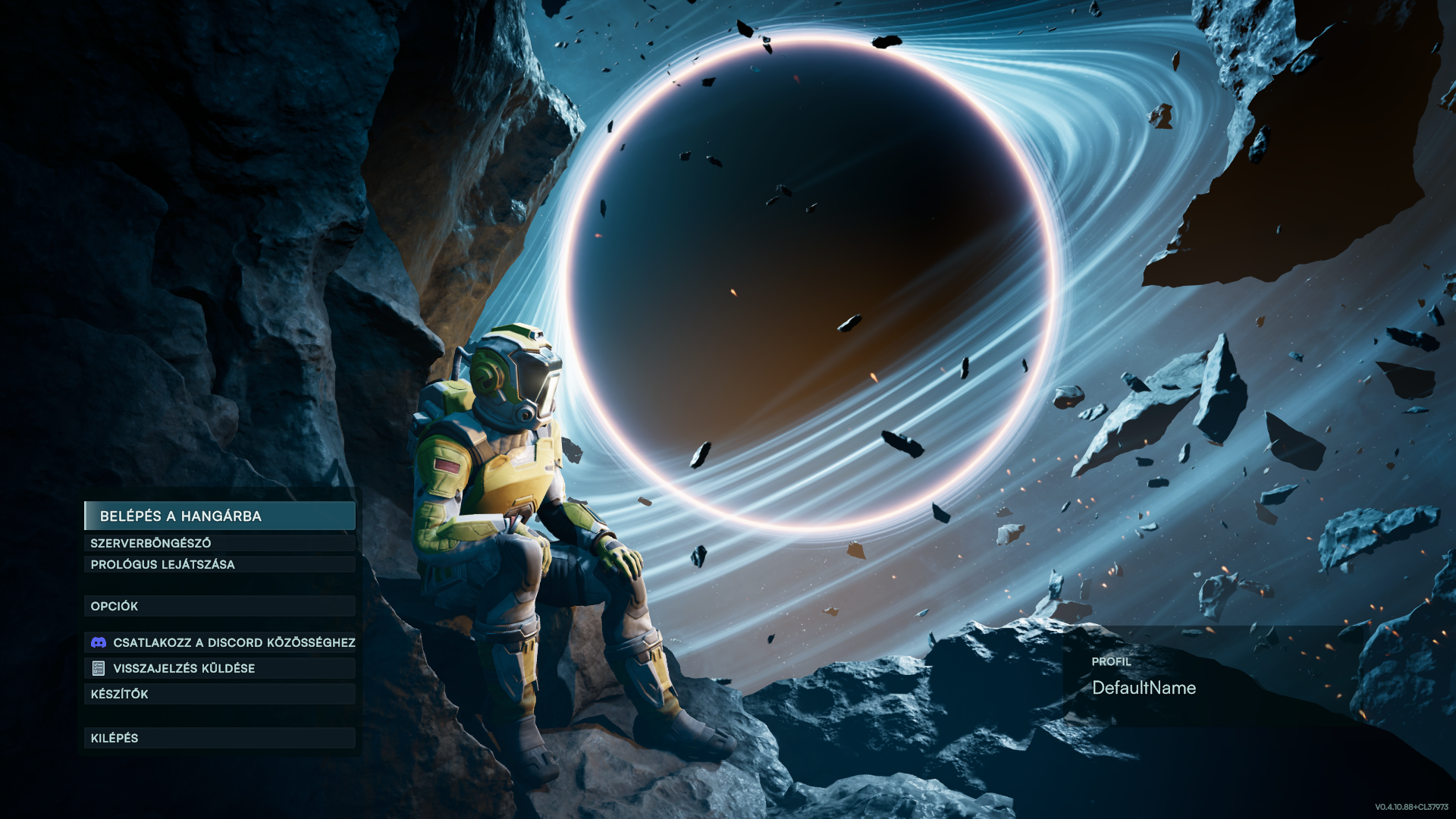Open Visszajelzés küldése feedback form
The width and height of the screenshot is (1456, 819).
pyautogui.click(x=219, y=668)
